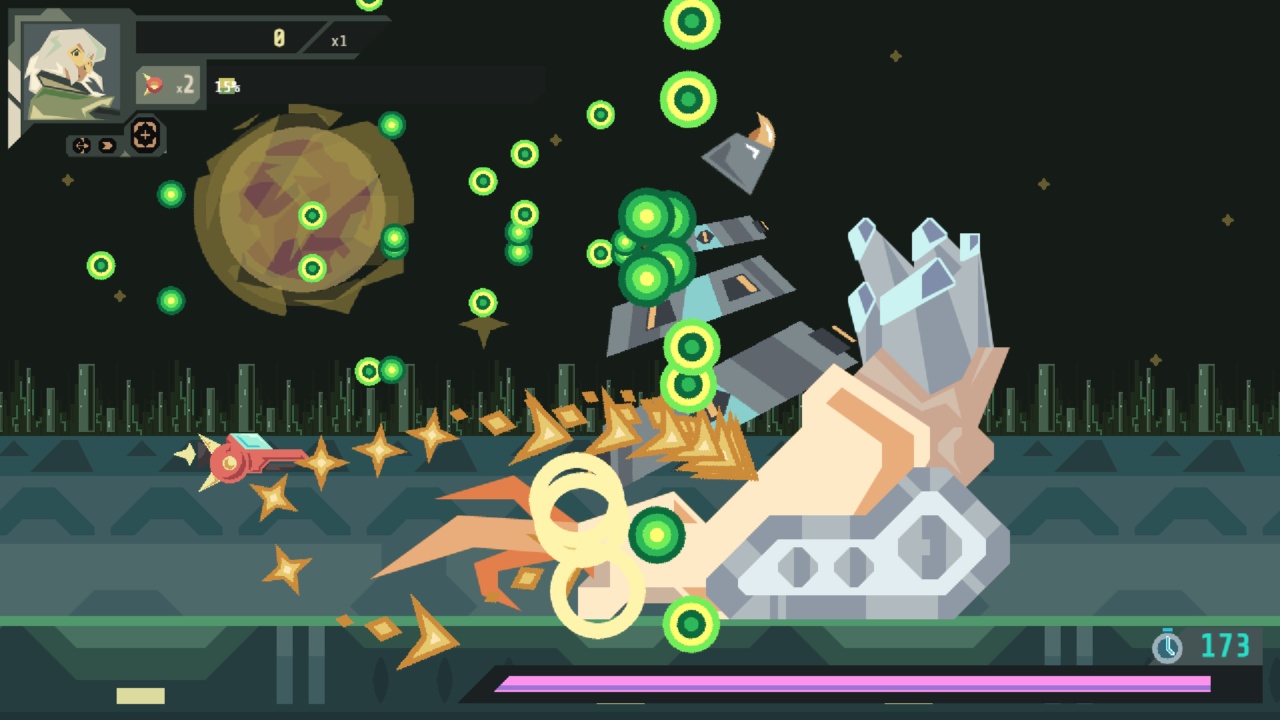Click the small forward-arrow icon in the HUD

click(x=107, y=145)
